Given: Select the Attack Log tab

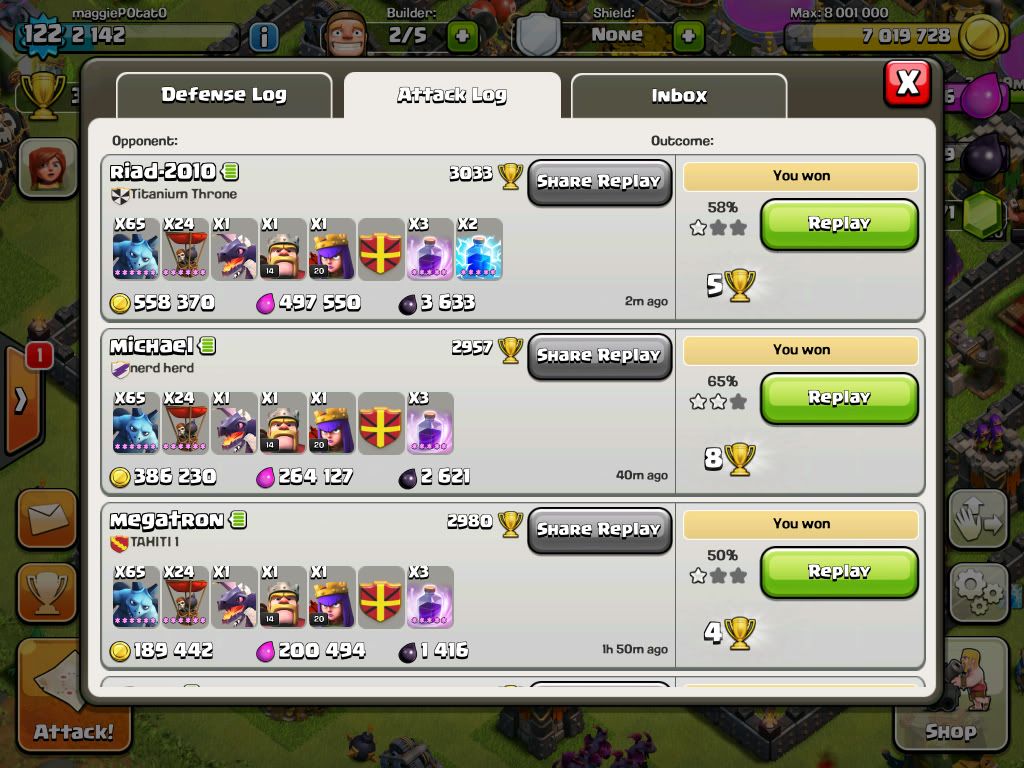Looking at the screenshot, I should click(x=452, y=96).
